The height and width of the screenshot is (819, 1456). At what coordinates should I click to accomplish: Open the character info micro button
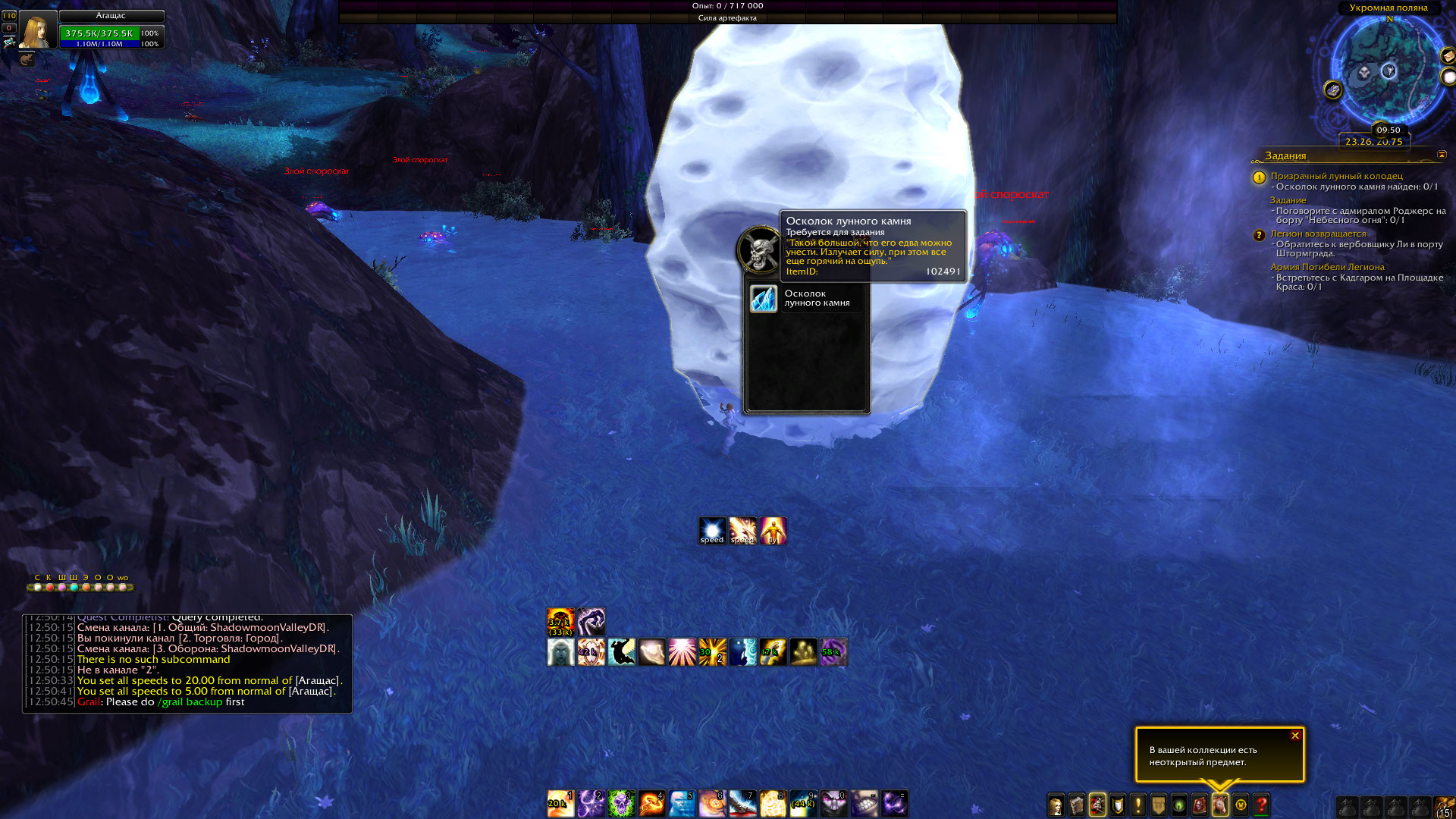pos(1056,805)
